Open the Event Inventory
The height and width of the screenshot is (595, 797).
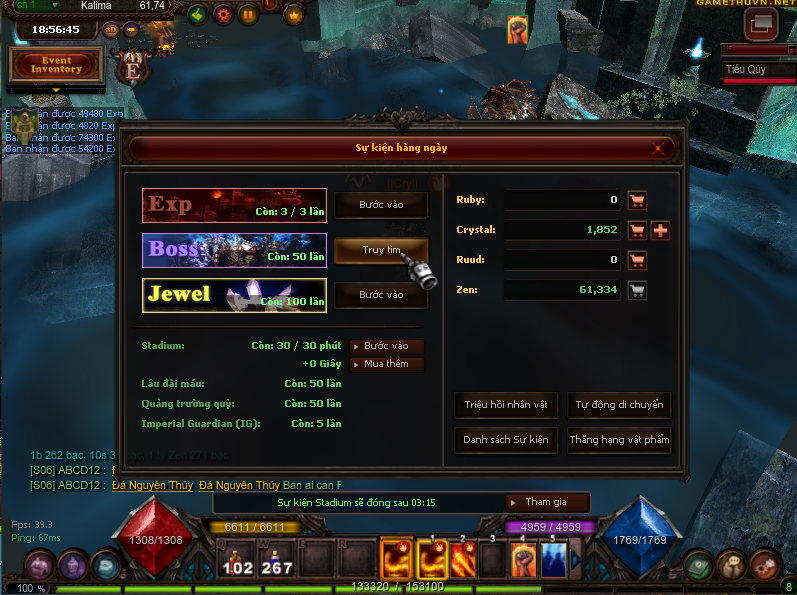click(x=56, y=65)
